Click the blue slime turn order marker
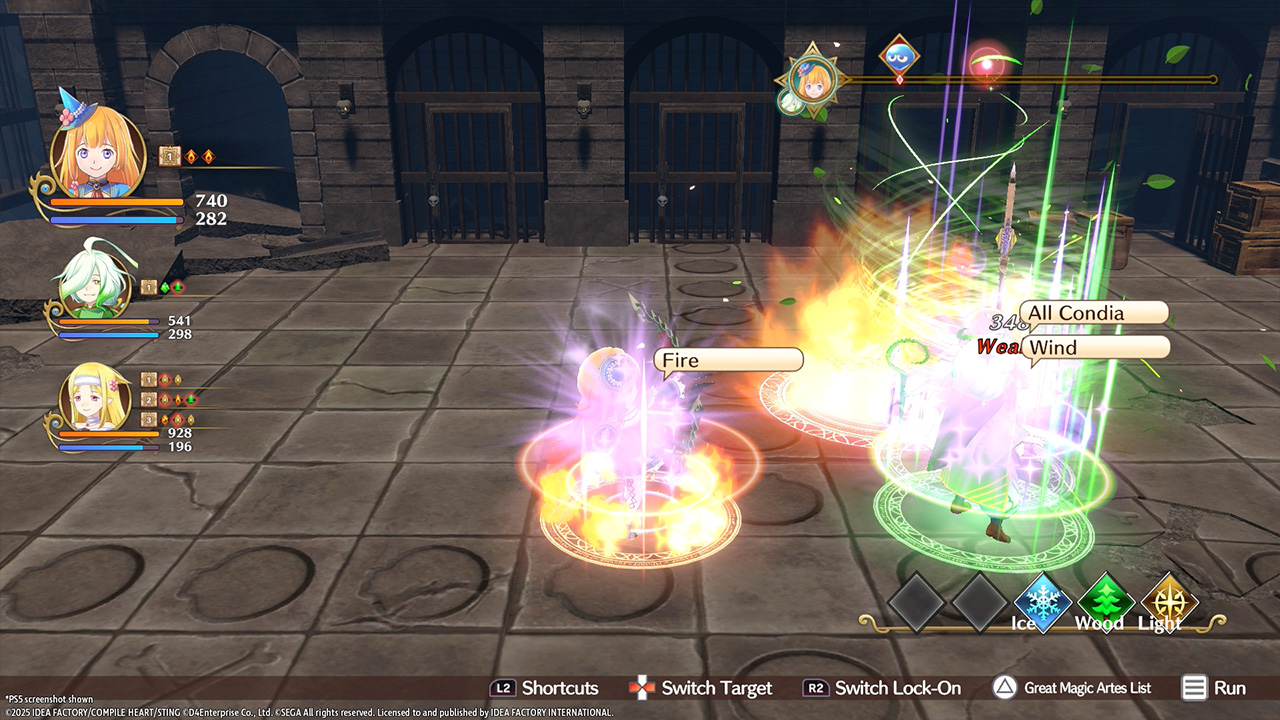The width and height of the screenshot is (1280, 720). (899, 56)
